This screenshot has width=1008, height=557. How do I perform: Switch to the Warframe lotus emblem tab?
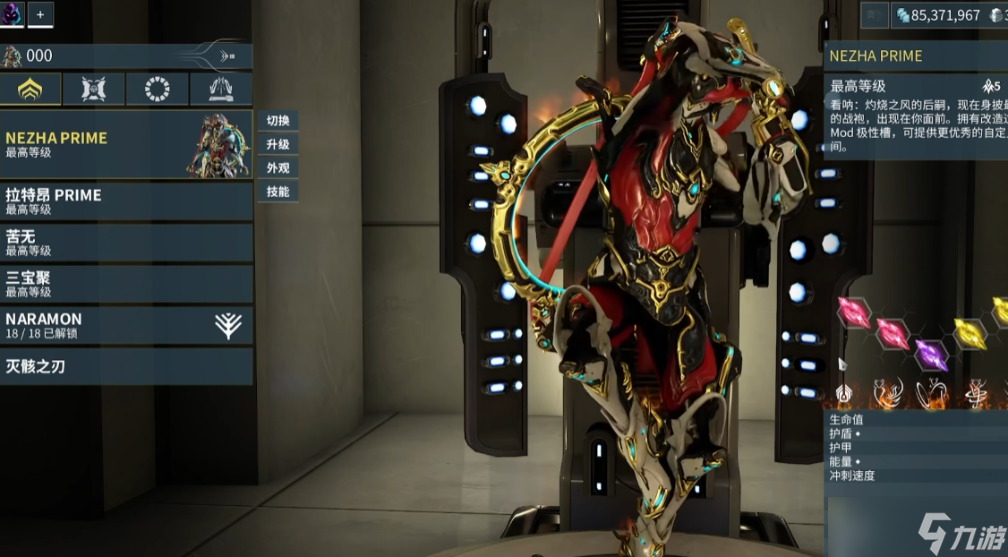pos(31,89)
